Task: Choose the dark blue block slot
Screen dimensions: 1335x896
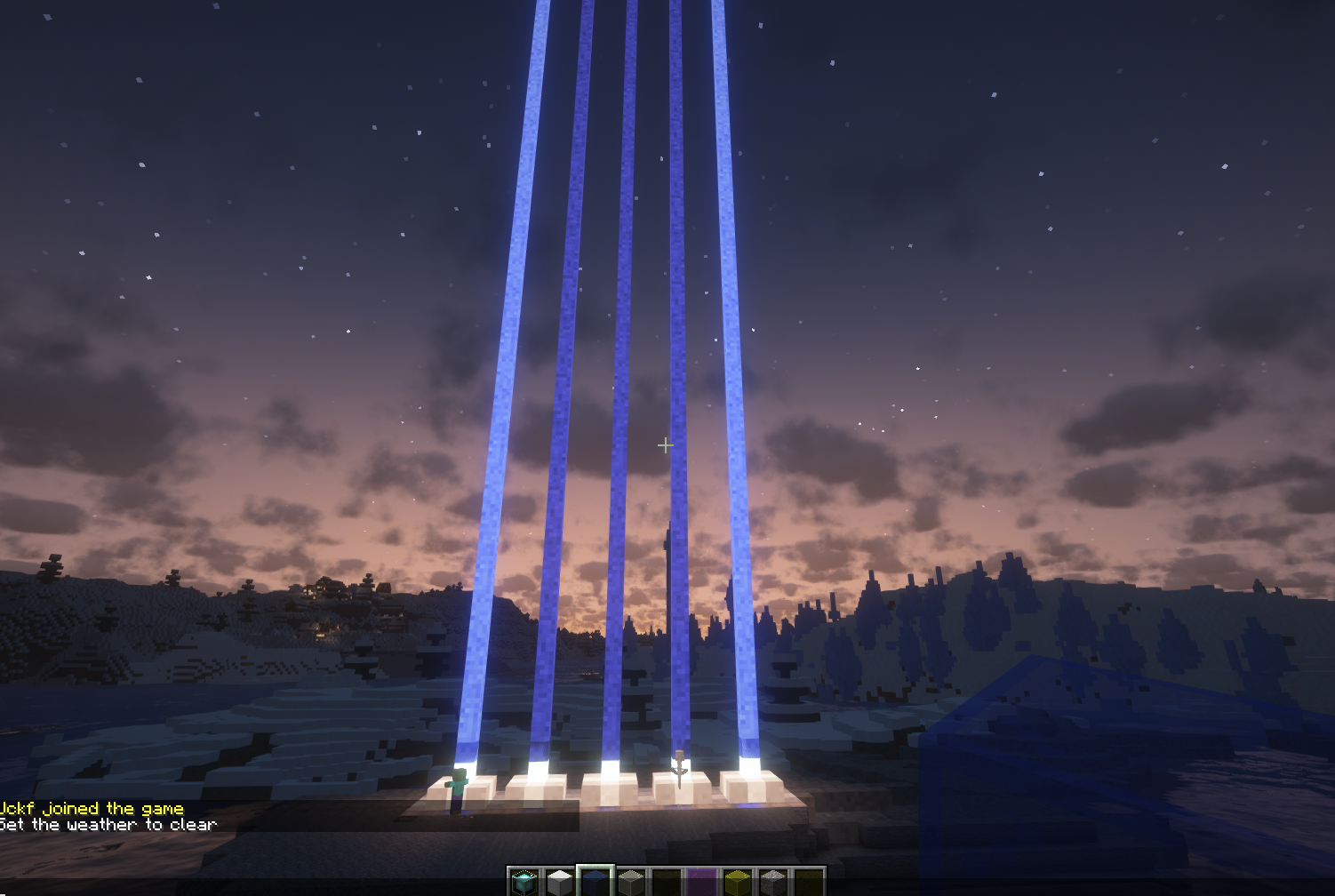Action: pos(596,882)
